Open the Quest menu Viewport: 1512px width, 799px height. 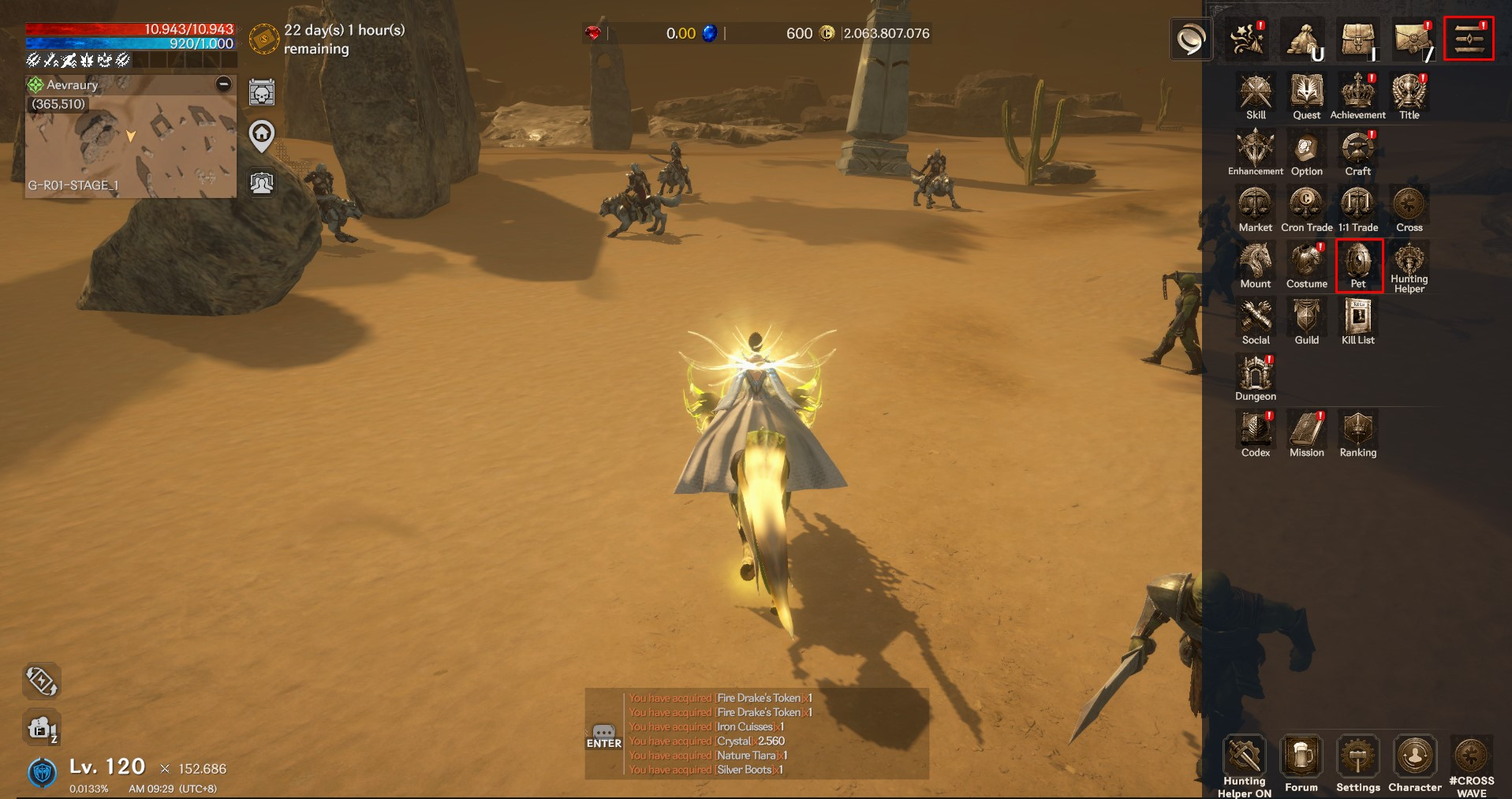1306,95
